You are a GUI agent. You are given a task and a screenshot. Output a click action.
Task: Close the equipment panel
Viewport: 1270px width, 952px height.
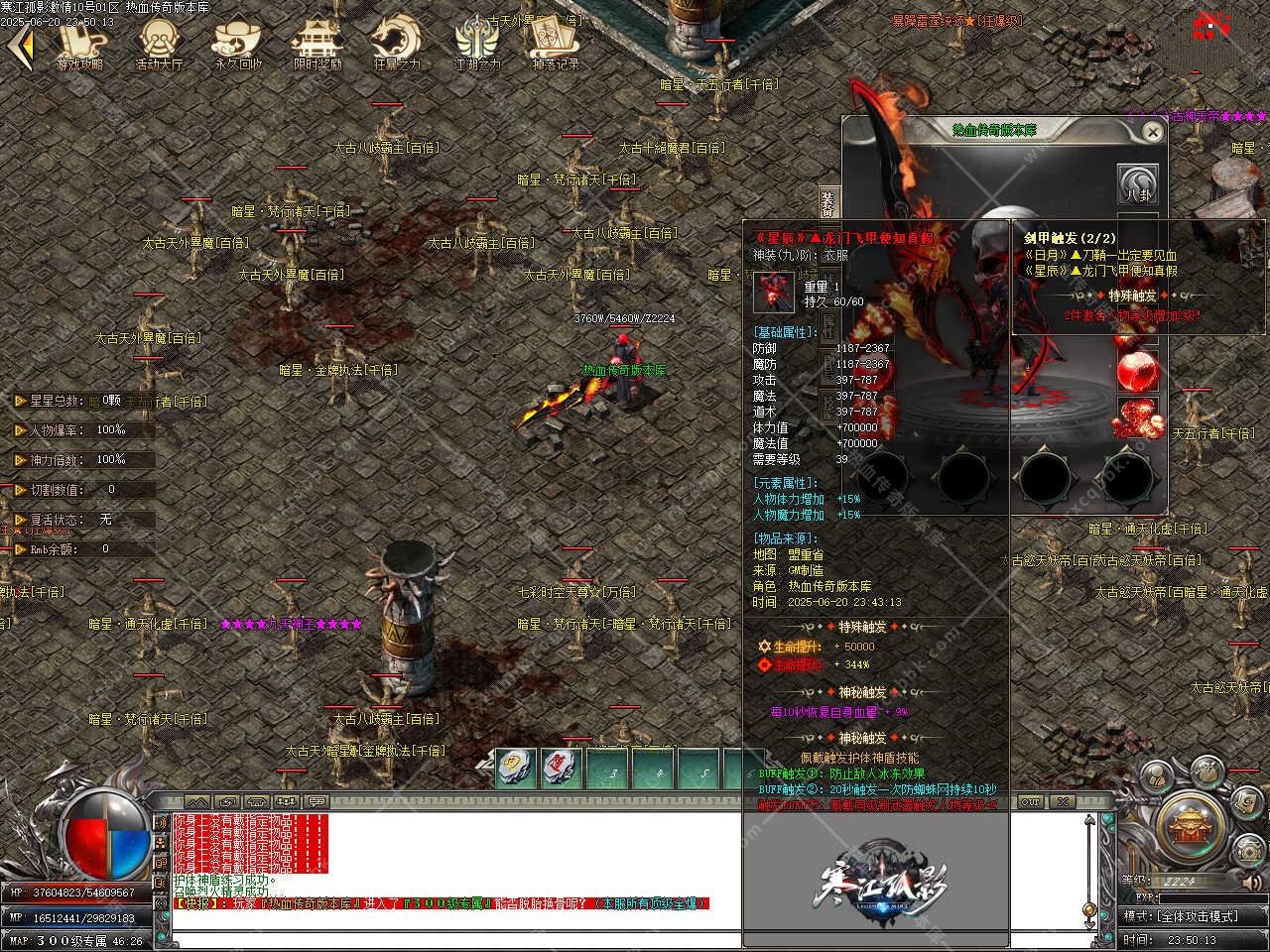1152,132
